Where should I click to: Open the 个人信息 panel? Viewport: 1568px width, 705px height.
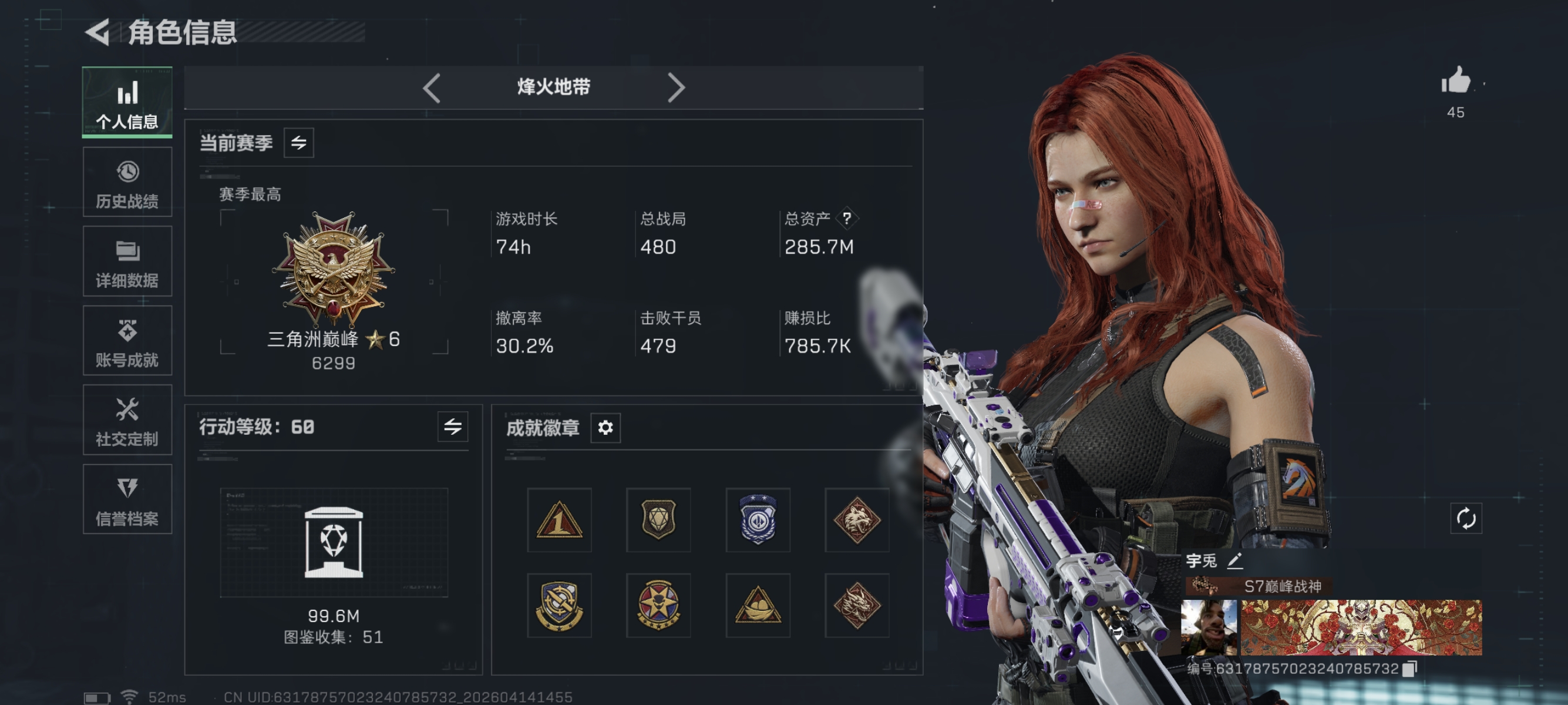(127, 102)
